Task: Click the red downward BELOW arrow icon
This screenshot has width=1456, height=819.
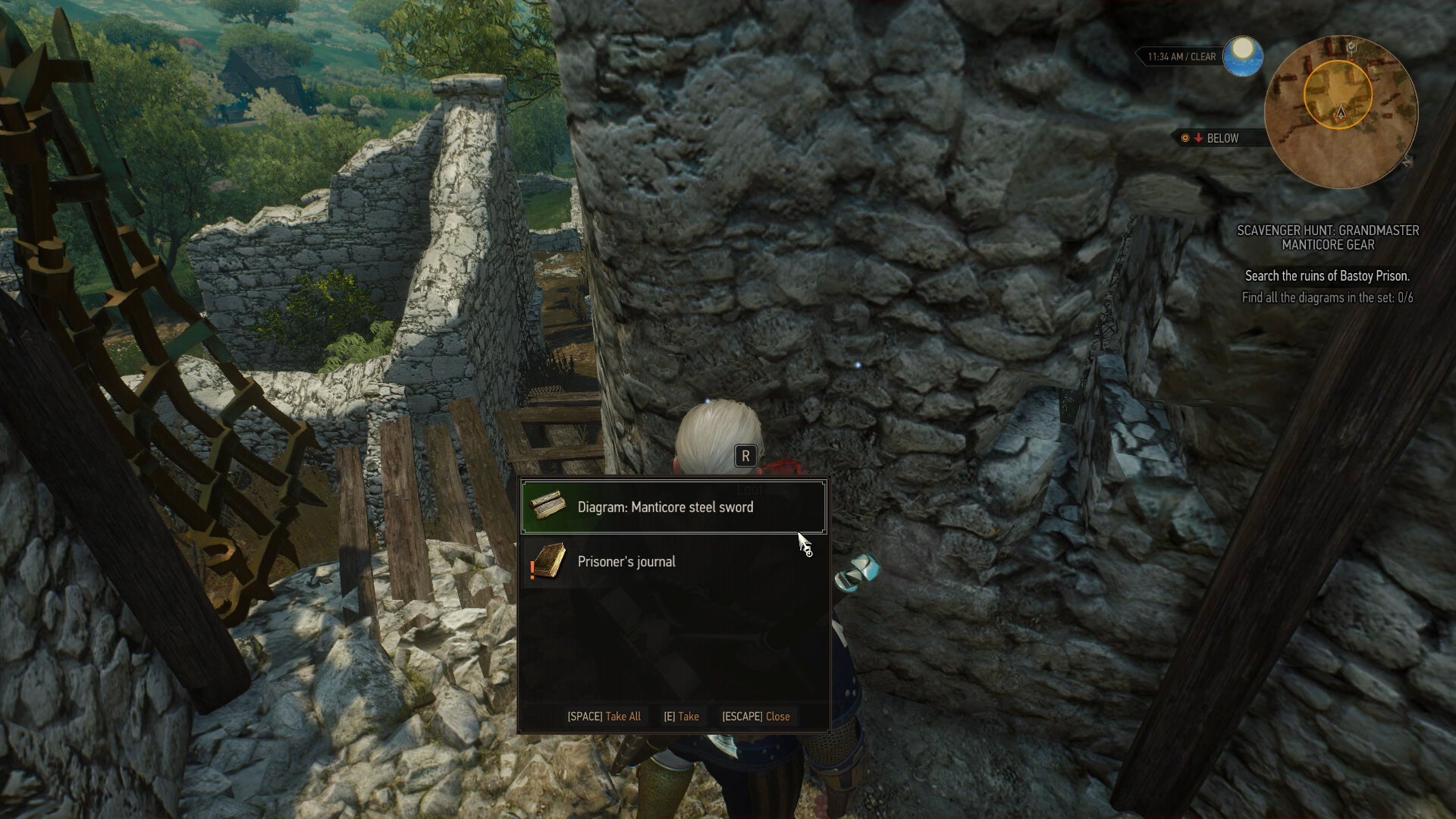Action: coord(1198,139)
